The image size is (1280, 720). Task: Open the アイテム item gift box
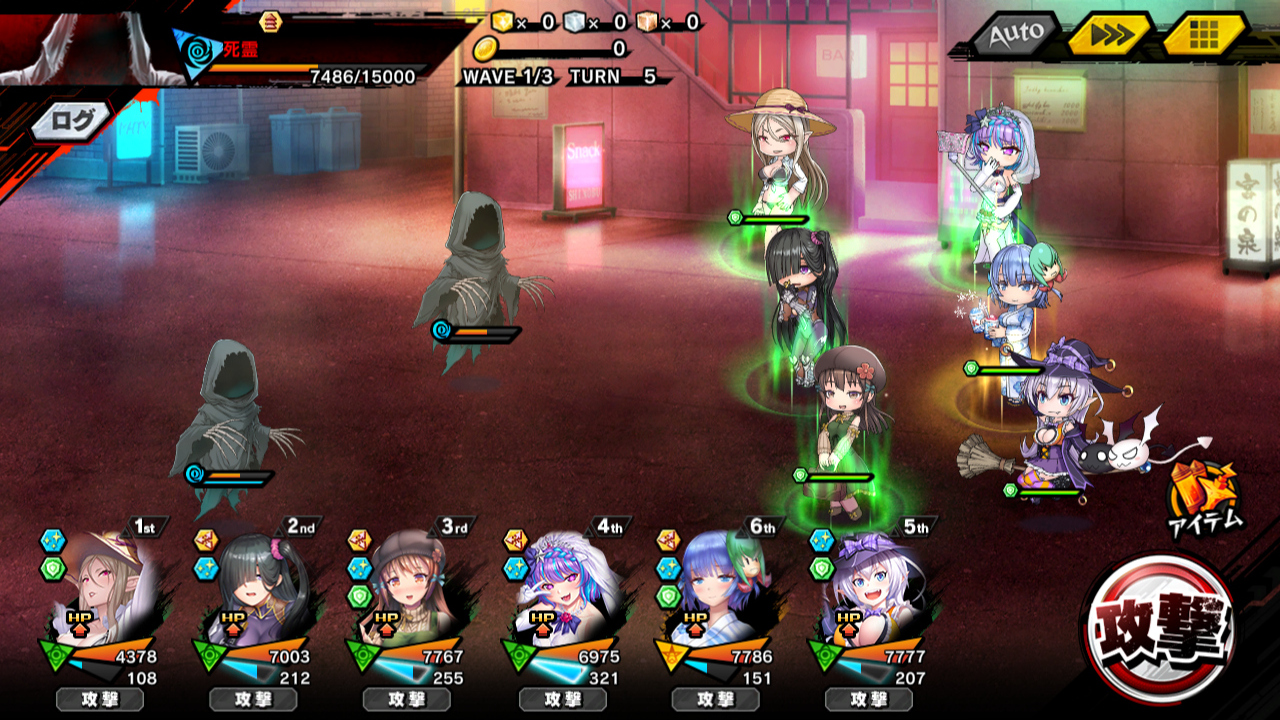tap(1207, 495)
